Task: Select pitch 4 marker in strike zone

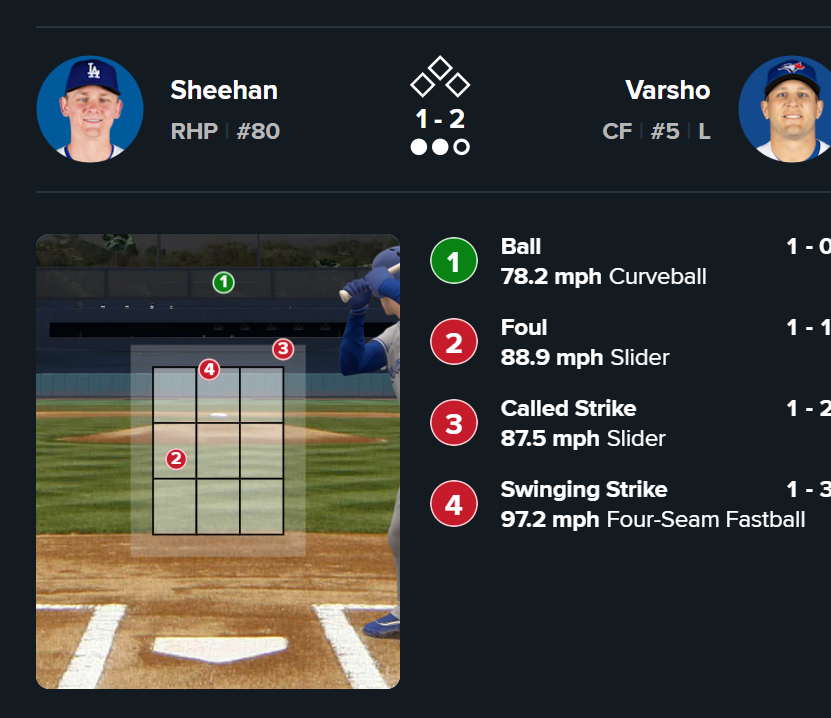Action: [208, 370]
